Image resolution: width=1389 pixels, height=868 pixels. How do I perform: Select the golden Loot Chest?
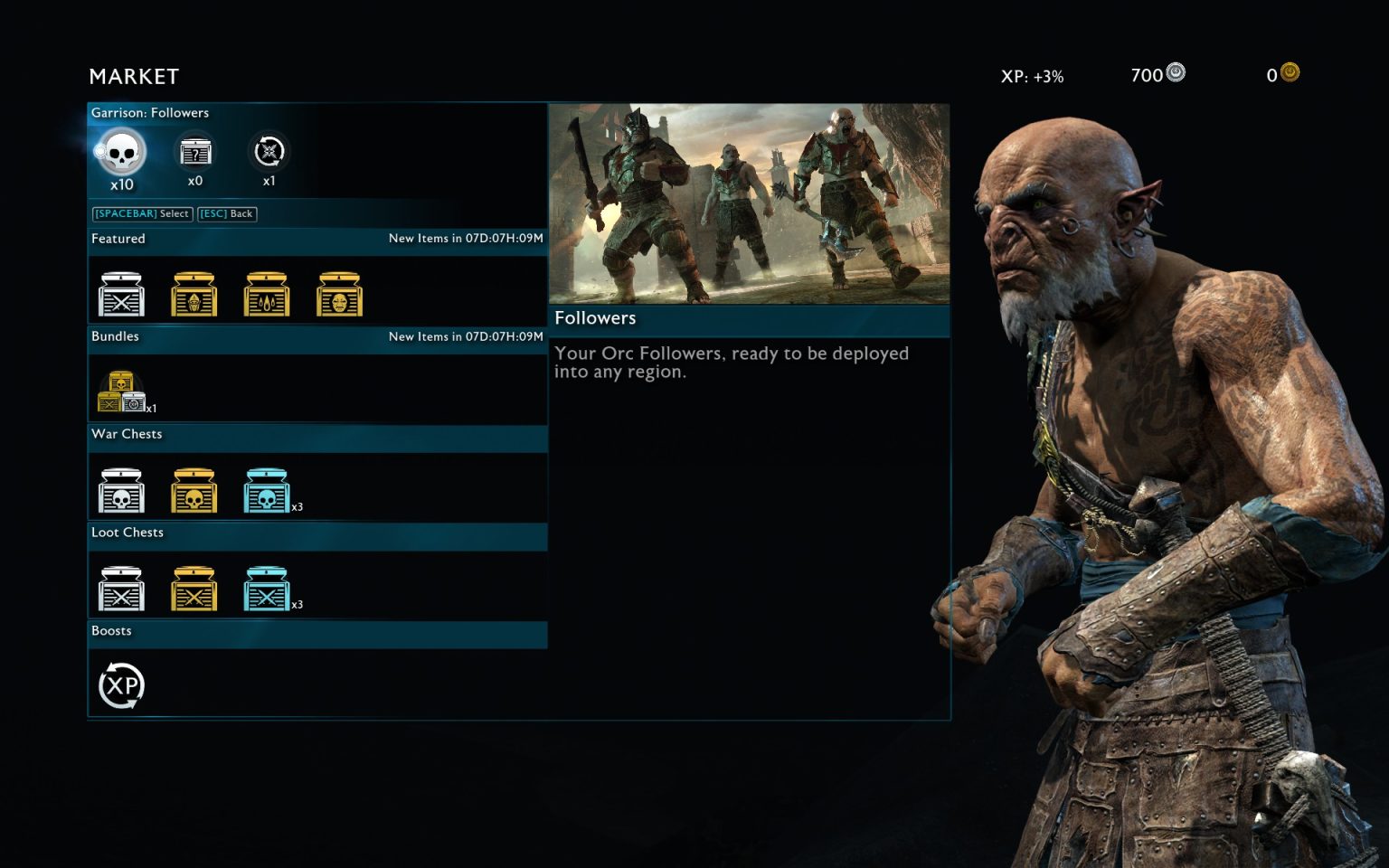(194, 586)
